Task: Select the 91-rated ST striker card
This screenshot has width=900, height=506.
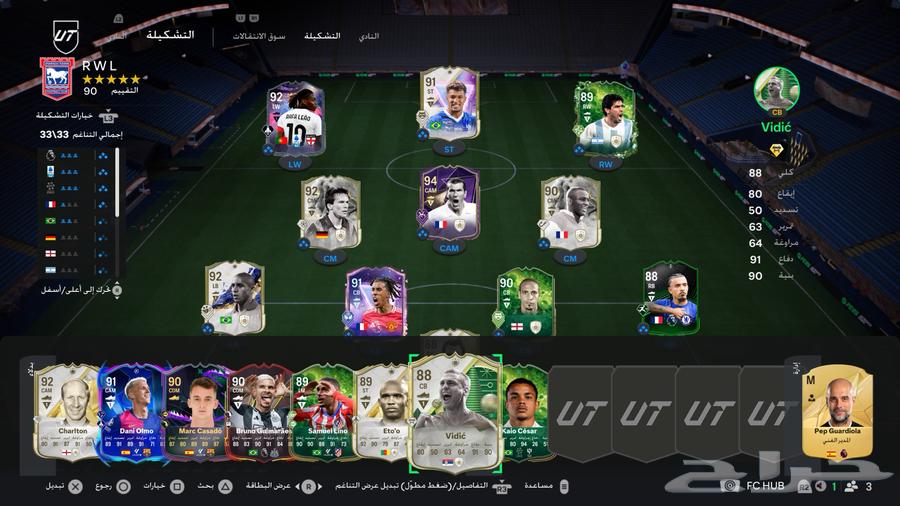Action: pos(449,104)
